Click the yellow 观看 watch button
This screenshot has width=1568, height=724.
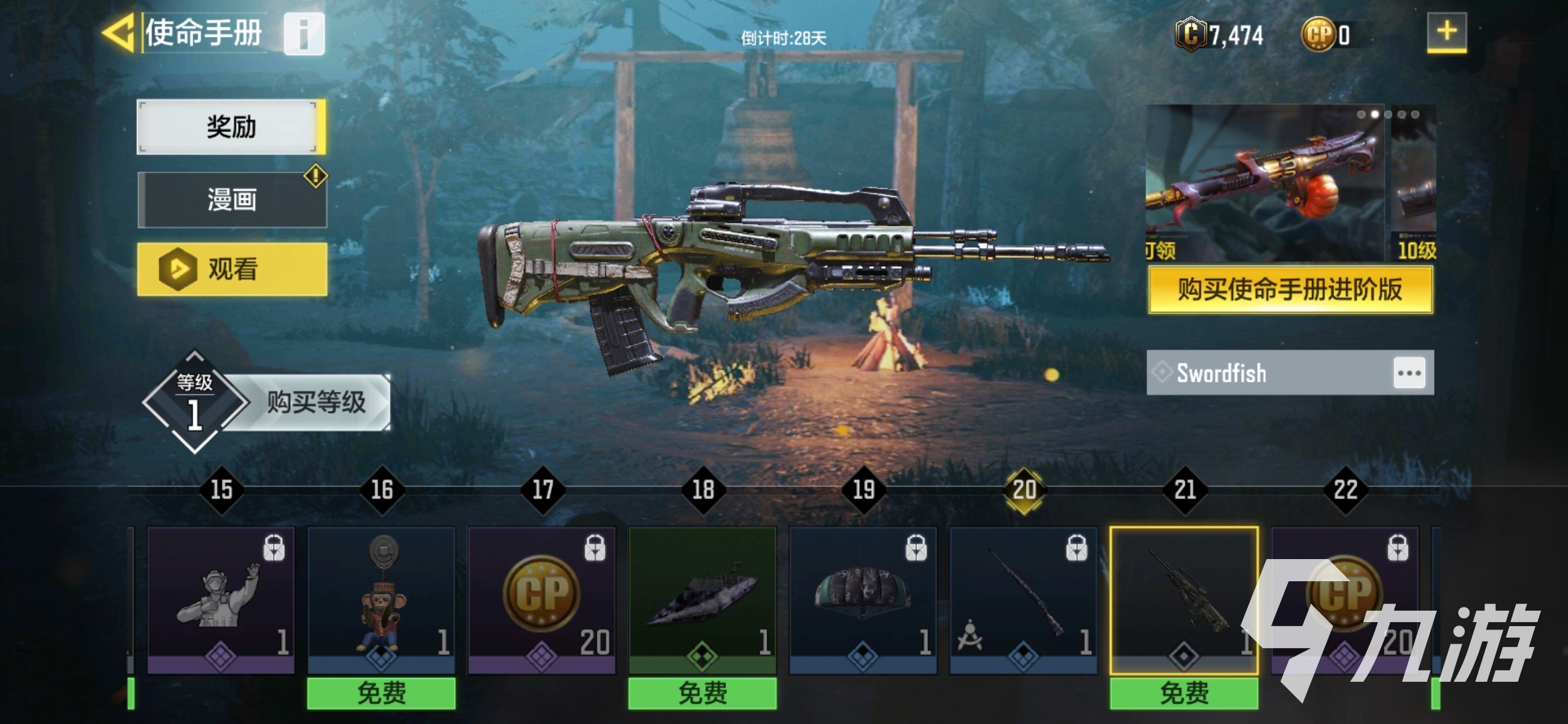[232, 269]
